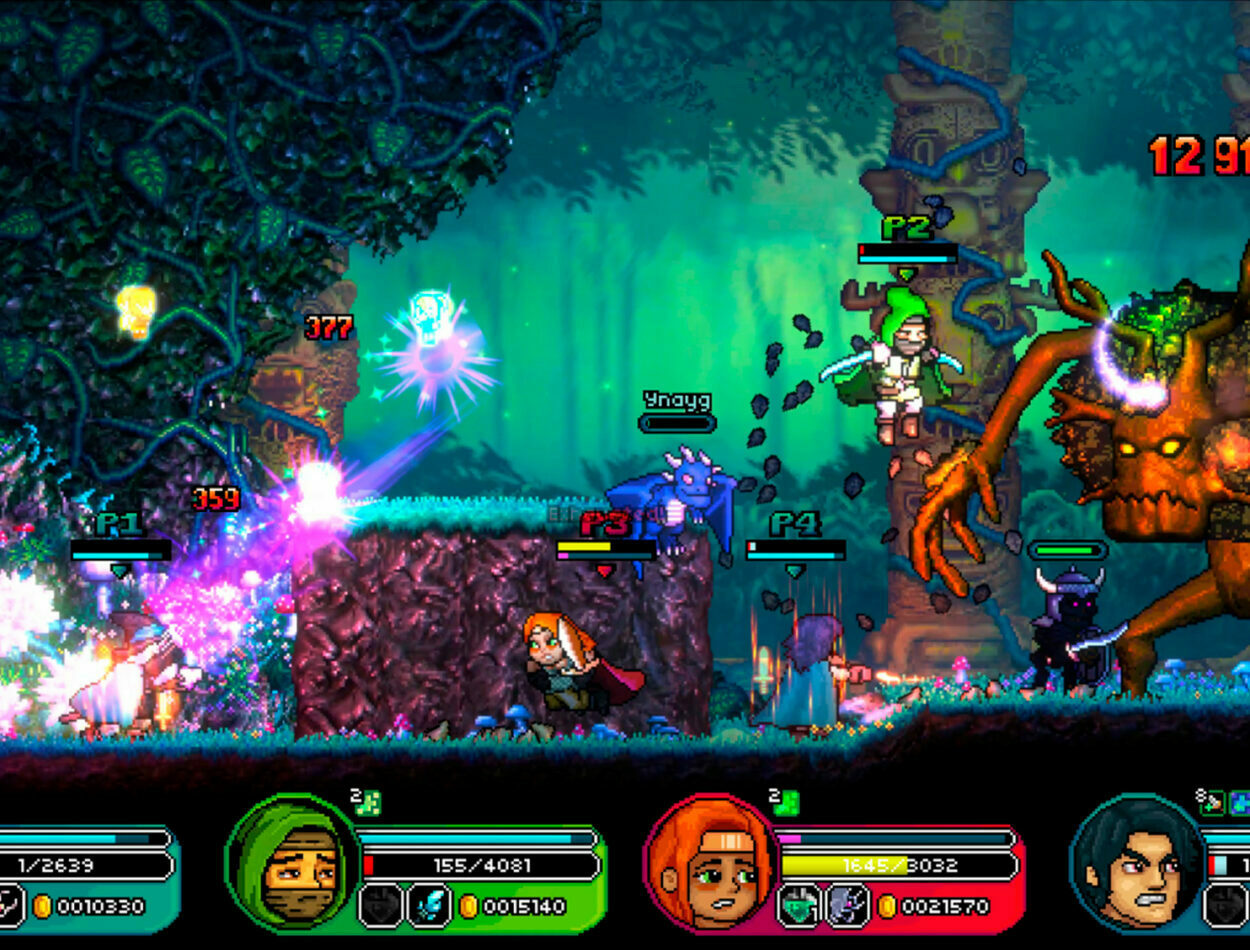Screen dimensions: 1250x950
Task: Click the dark winged creature item slot
Action: (x=848, y=906)
